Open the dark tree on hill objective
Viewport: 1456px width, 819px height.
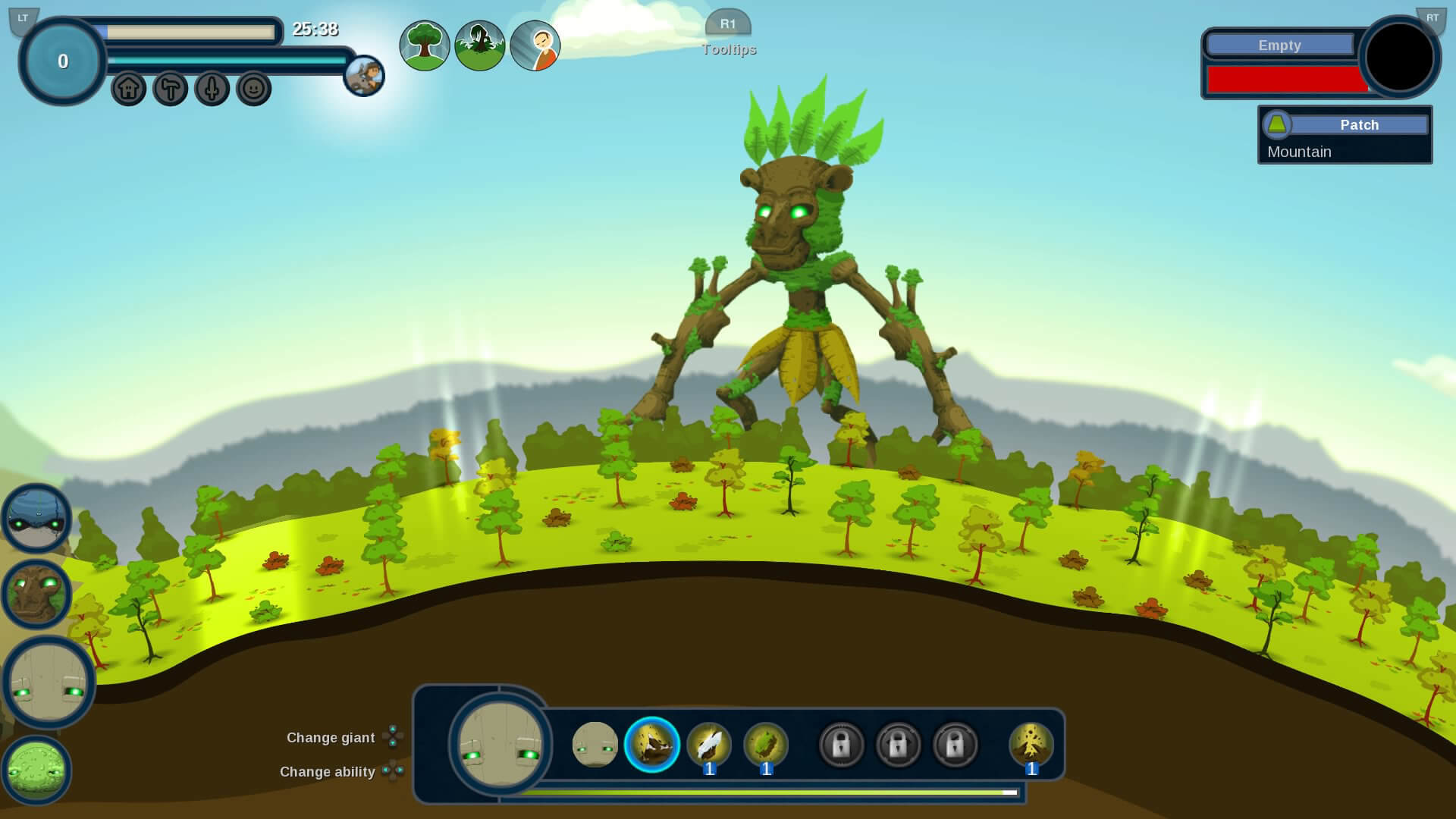pyautogui.click(x=480, y=45)
